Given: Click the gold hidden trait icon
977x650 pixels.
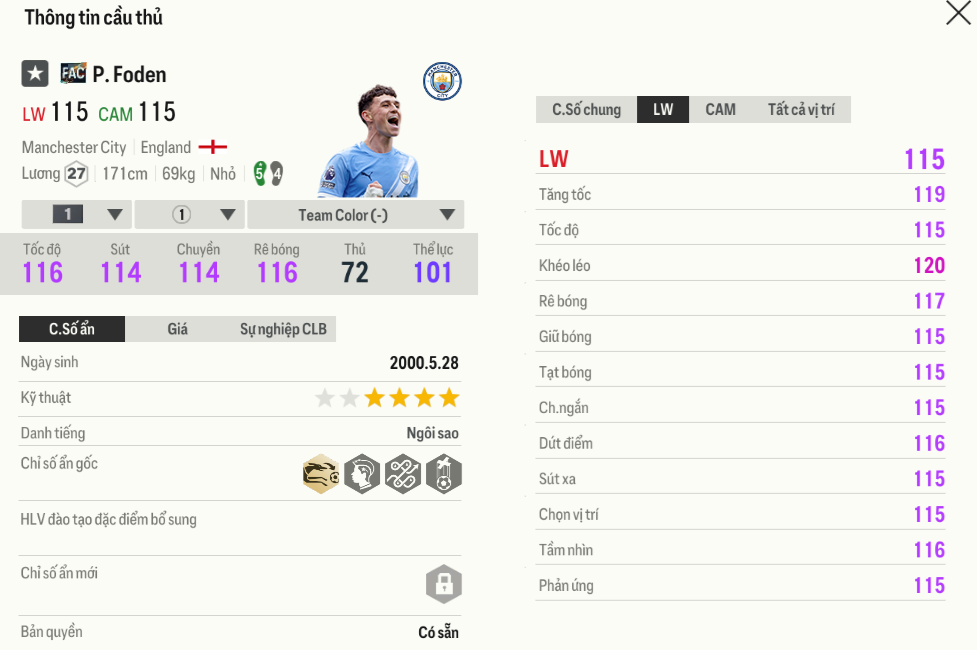Looking at the screenshot, I should 321,473.
